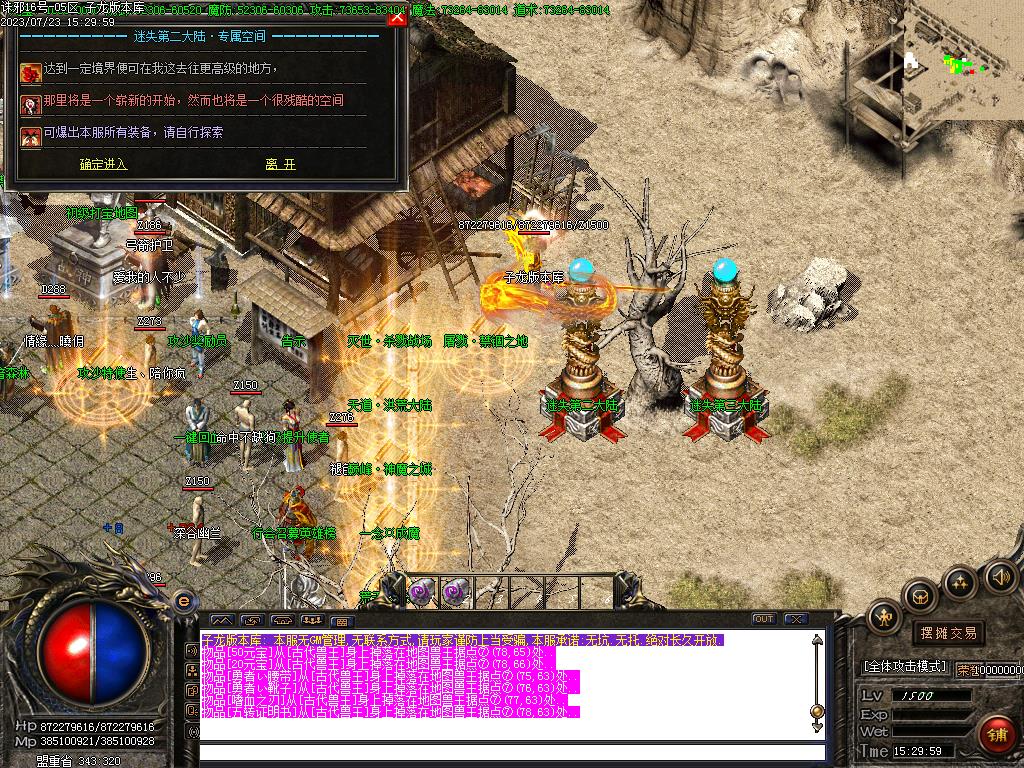Click the chat scrollbar handle
The image size is (1024, 768).
817,712
